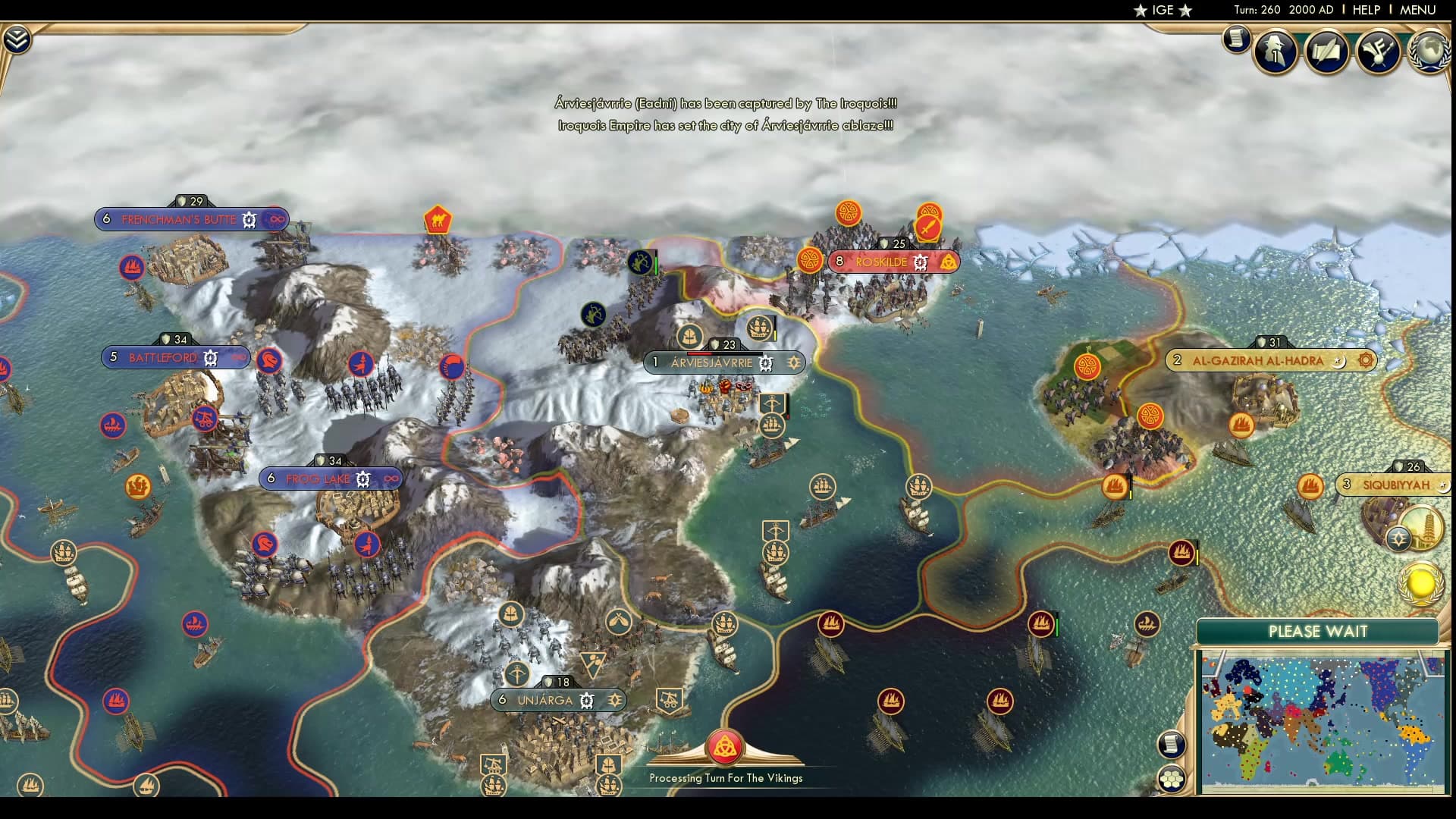The height and width of the screenshot is (819, 1456).
Task: Select the production gear icon on Roskilde banner
Action: pyautogui.click(x=920, y=262)
